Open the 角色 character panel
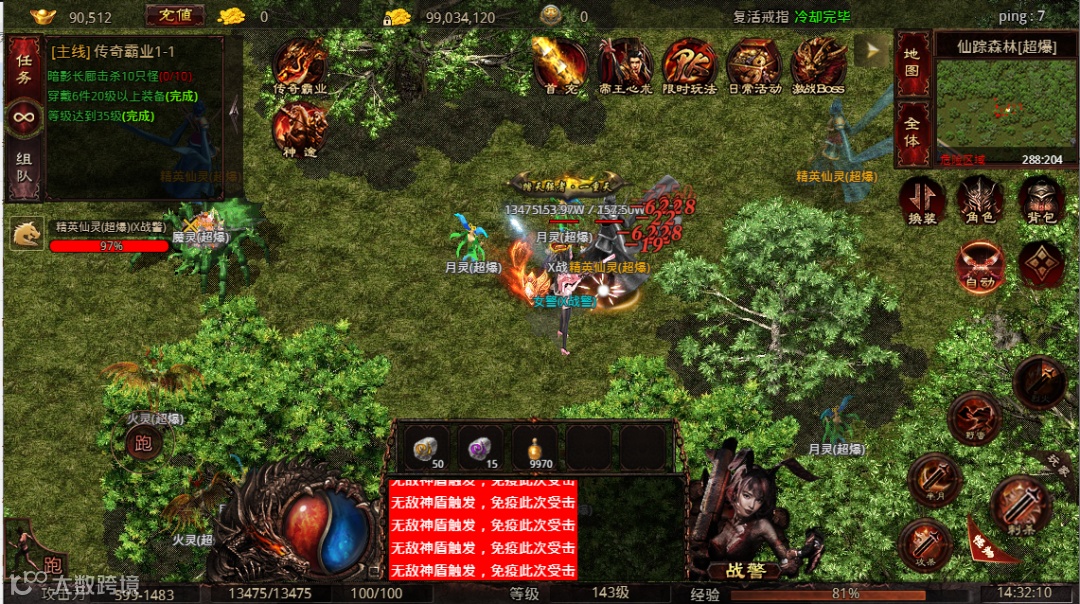 pyautogui.click(x=980, y=198)
